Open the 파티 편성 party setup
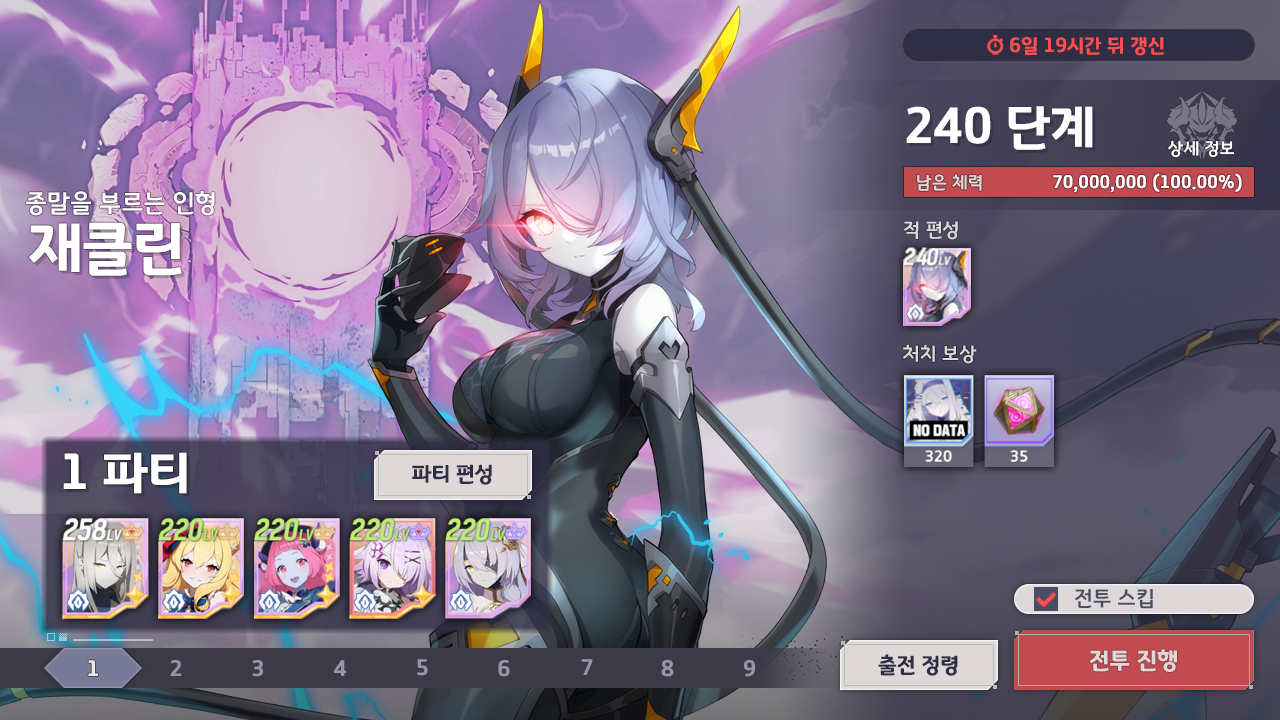Viewport: 1280px width, 720px height. pos(453,475)
